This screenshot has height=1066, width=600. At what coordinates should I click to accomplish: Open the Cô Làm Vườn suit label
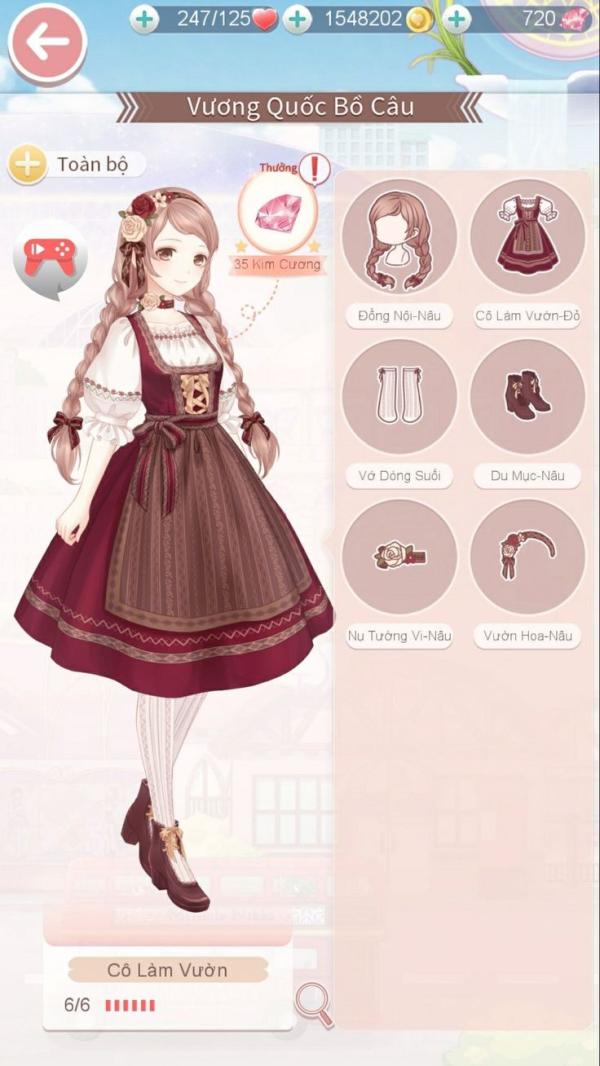(167, 970)
